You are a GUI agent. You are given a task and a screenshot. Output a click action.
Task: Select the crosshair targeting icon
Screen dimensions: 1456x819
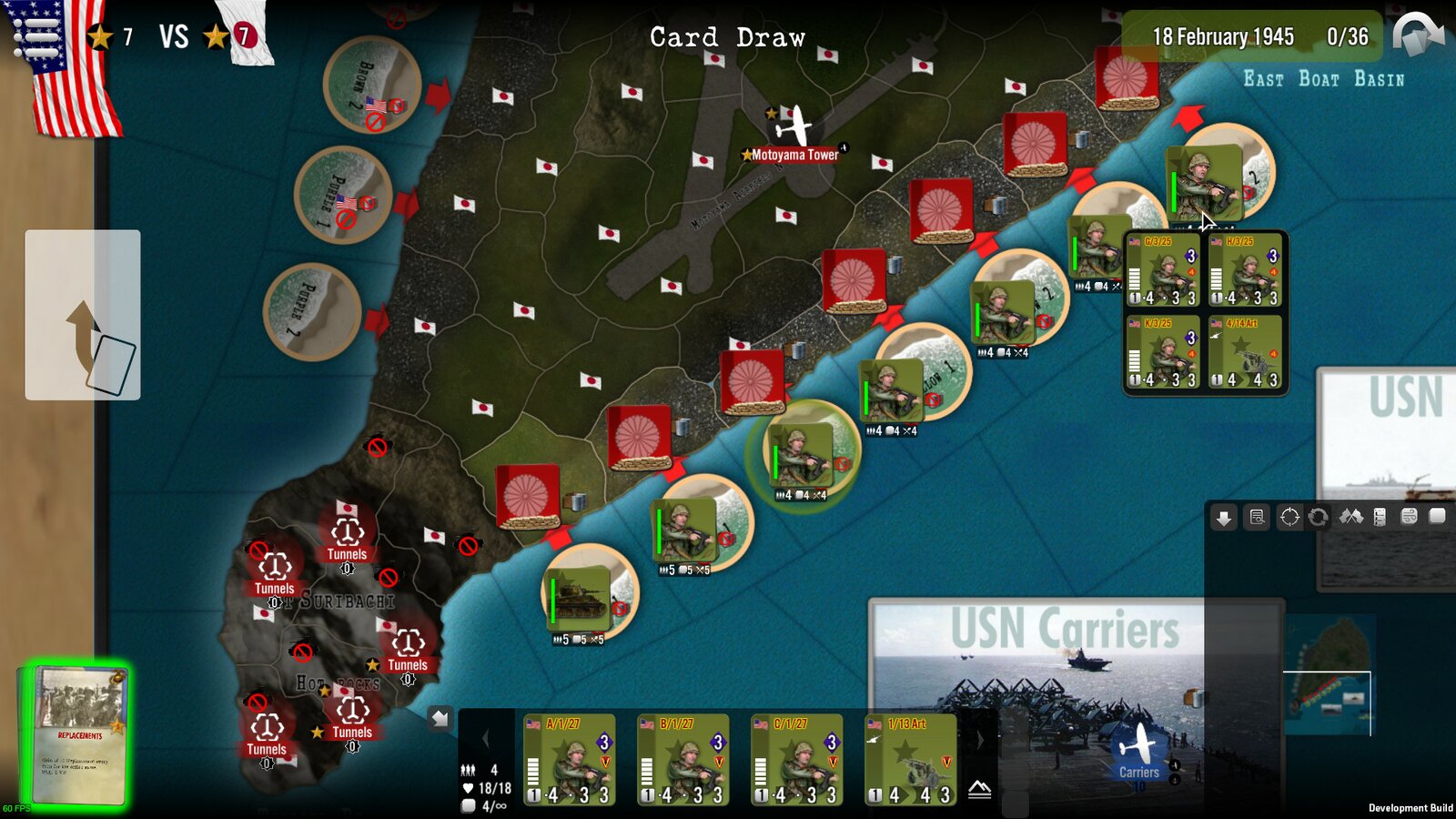[x=1289, y=518]
